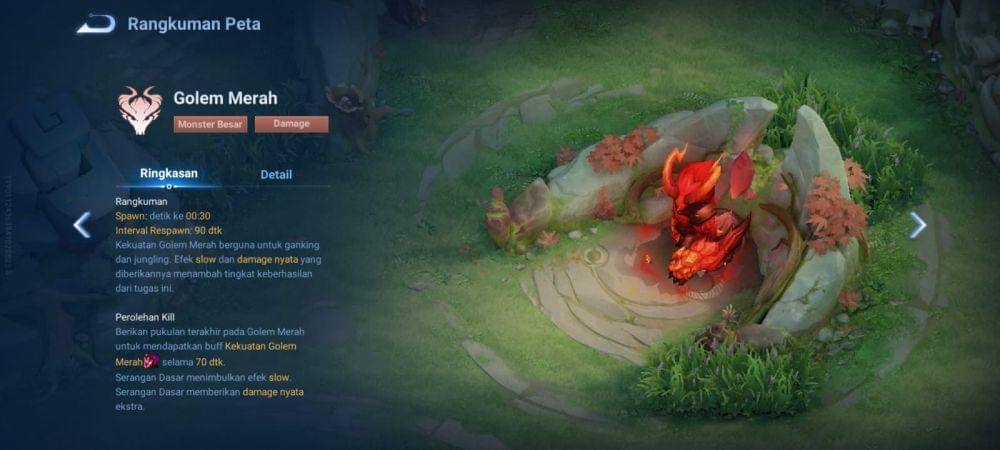Show the next monster with right arrow
1000x450 pixels.
point(917,225)
